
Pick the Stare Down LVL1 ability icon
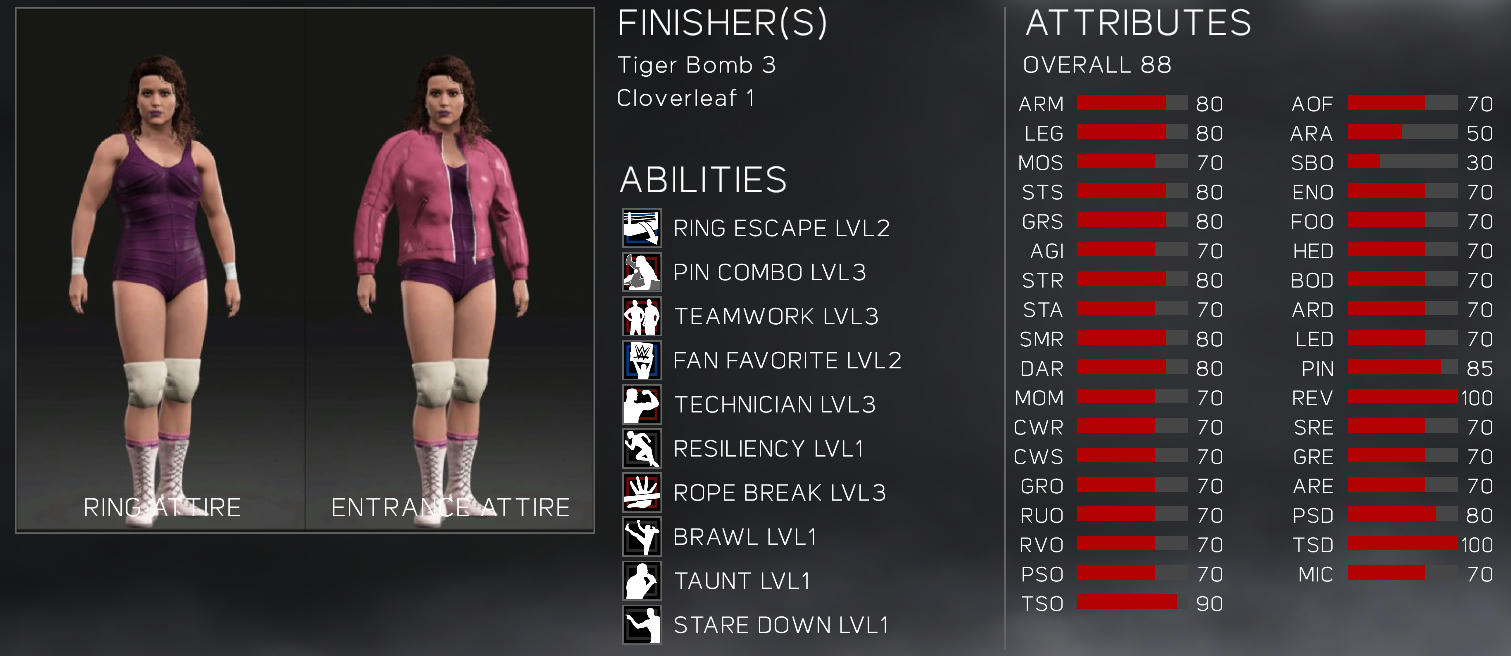(641, 625)
